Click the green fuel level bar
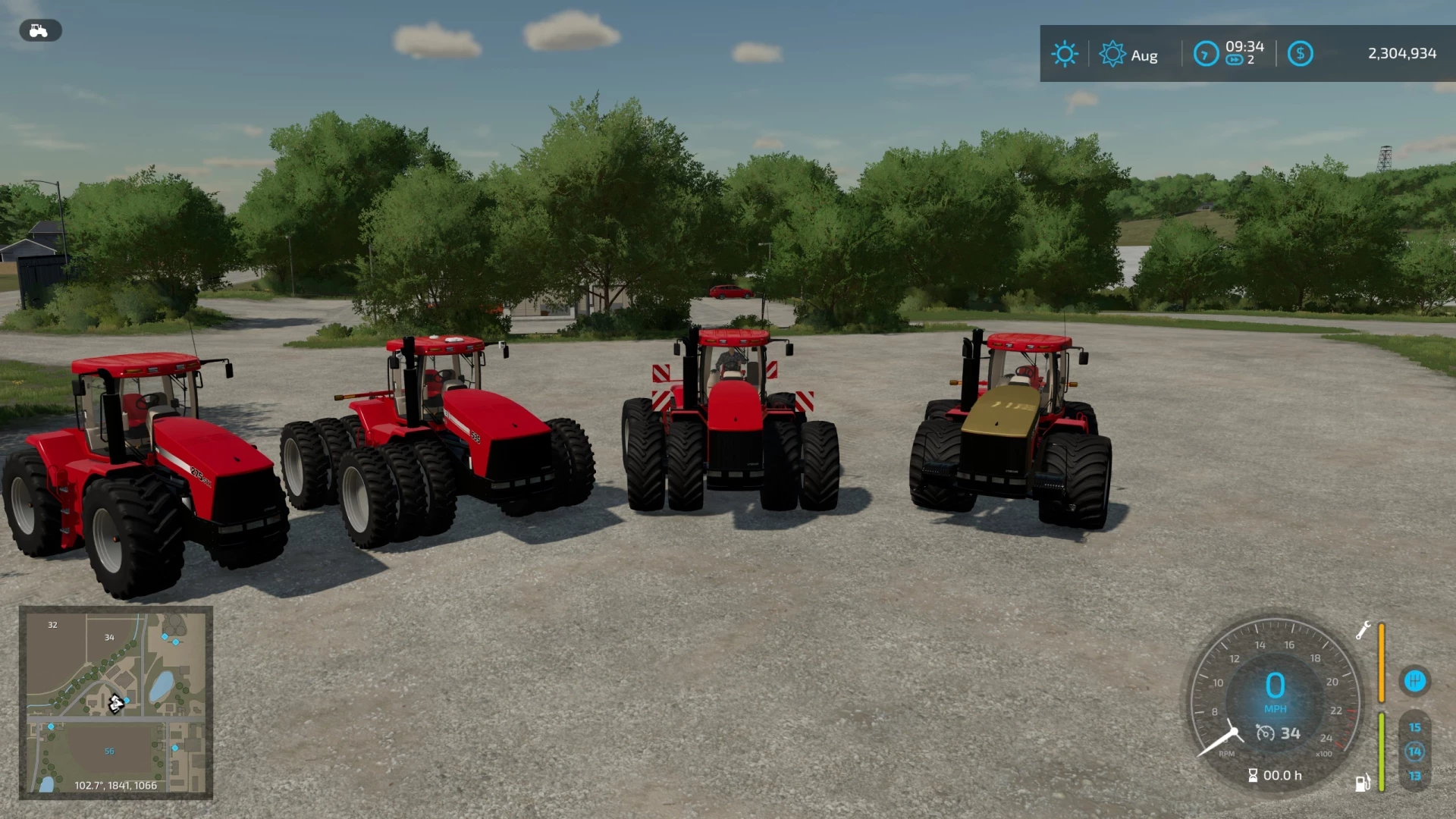 coord(1381,750)
